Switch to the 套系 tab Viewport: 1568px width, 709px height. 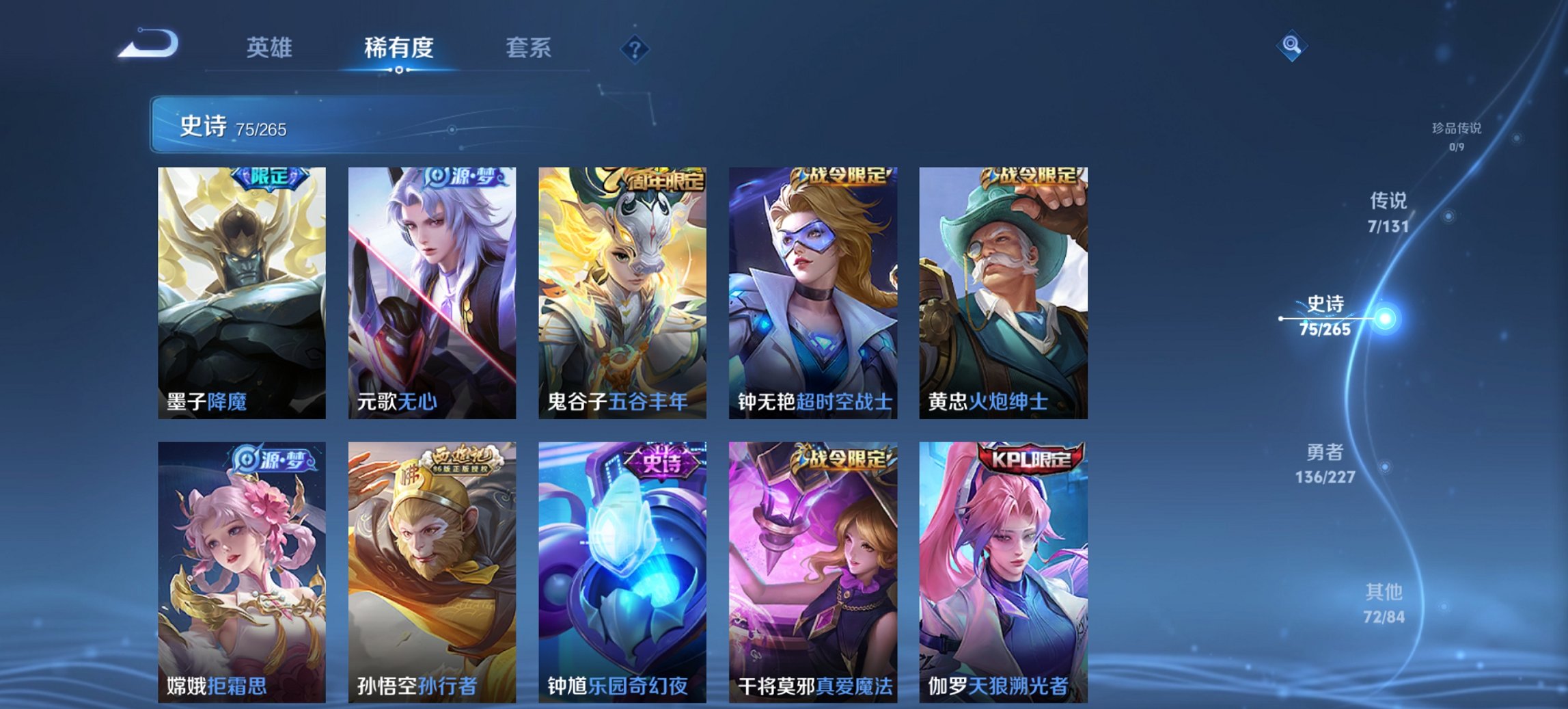tap(529, 48)
